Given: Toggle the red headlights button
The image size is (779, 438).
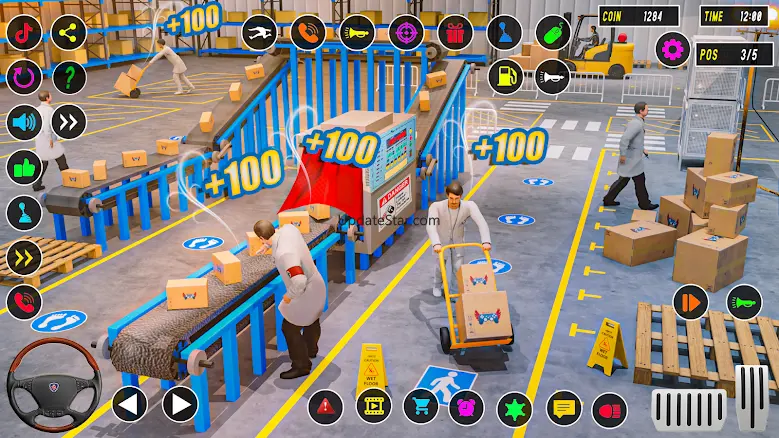Looking at the screenshot, I should [608, 408].
